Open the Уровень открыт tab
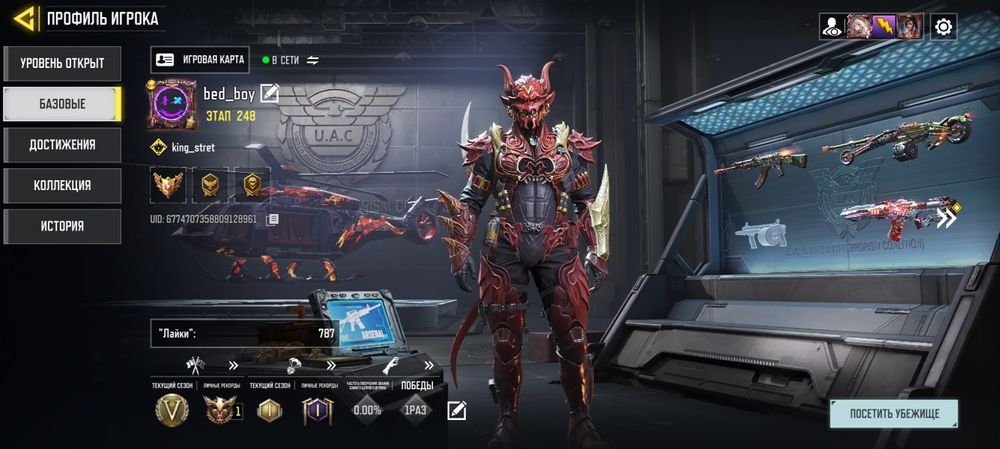Image resolution: width=1000 pixels, height=449 pixels. tap(62, 63)
